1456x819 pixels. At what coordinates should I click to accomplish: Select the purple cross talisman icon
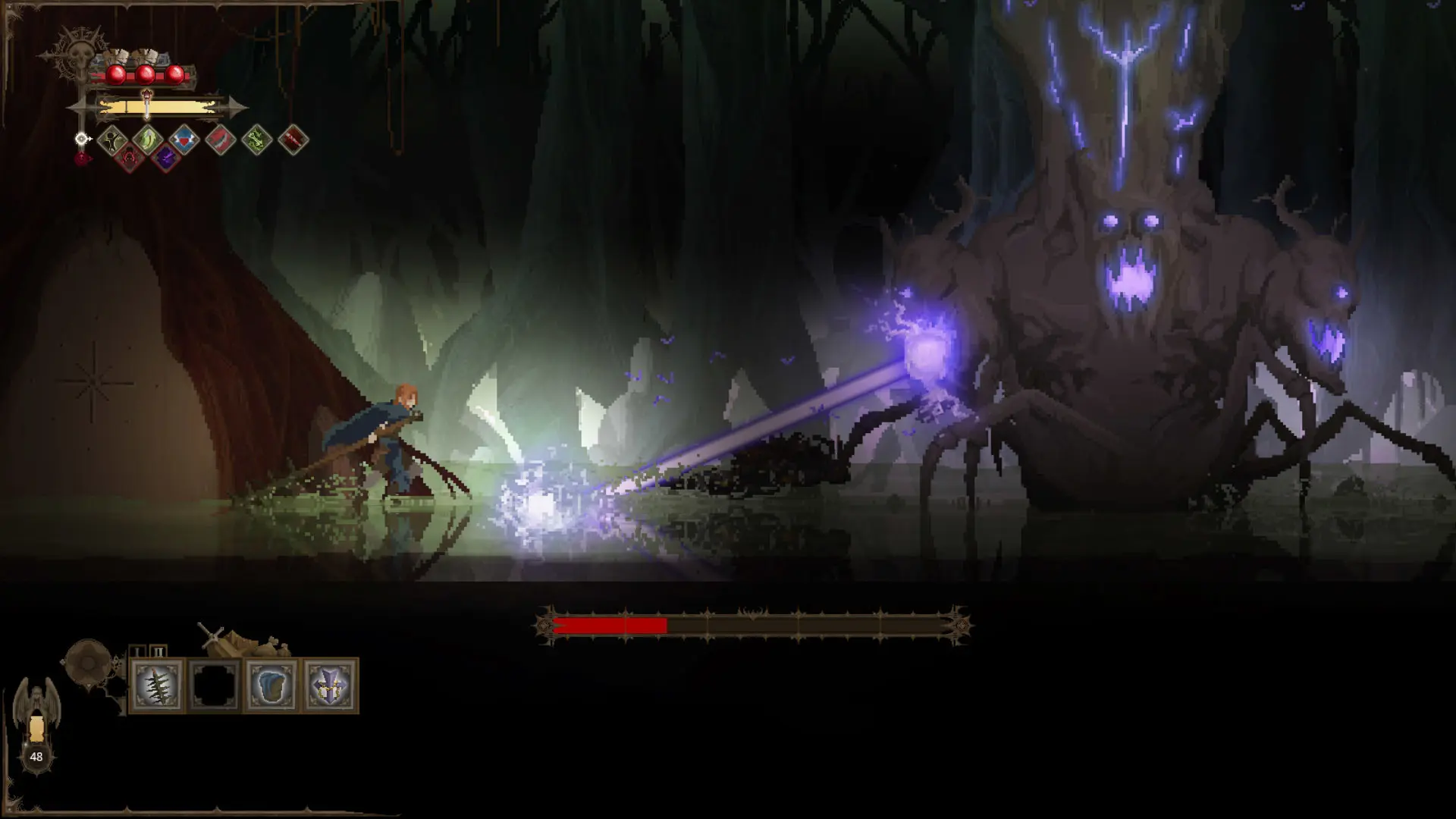[328, 686]
